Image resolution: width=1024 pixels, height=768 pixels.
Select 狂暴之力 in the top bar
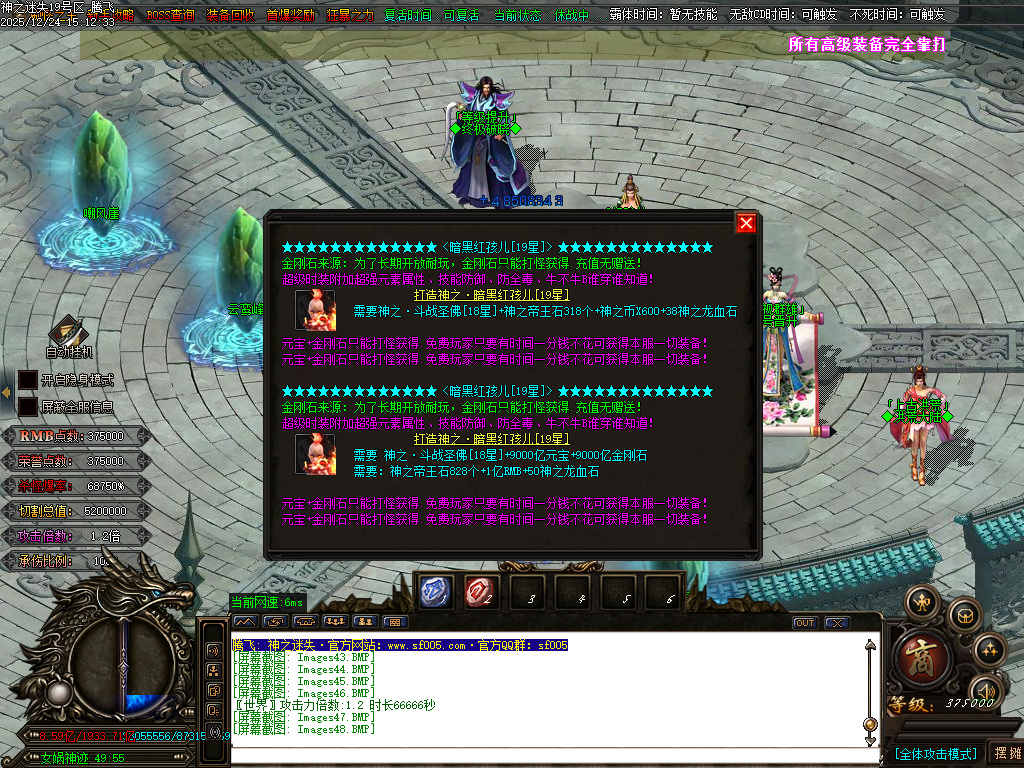[x=351, y=15]
